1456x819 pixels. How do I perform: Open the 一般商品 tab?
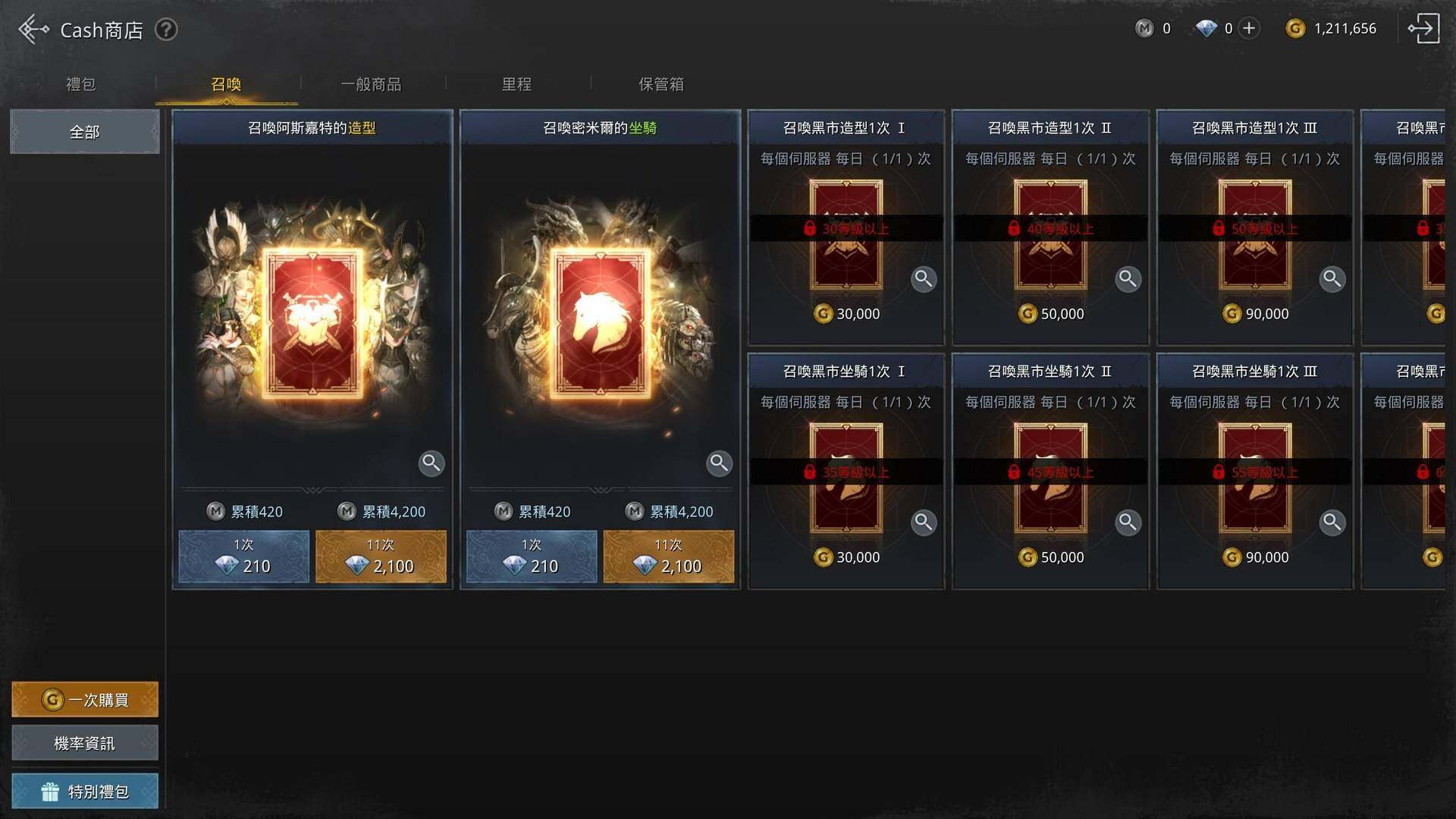pyautogui.click(x=371, y=84)
